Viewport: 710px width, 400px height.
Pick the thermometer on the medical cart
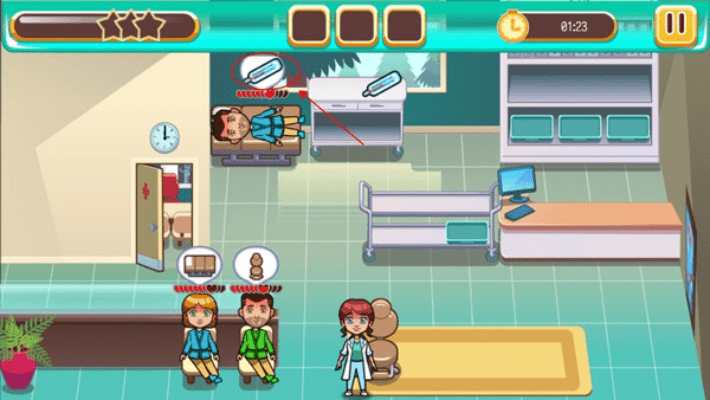click(381, 84)
